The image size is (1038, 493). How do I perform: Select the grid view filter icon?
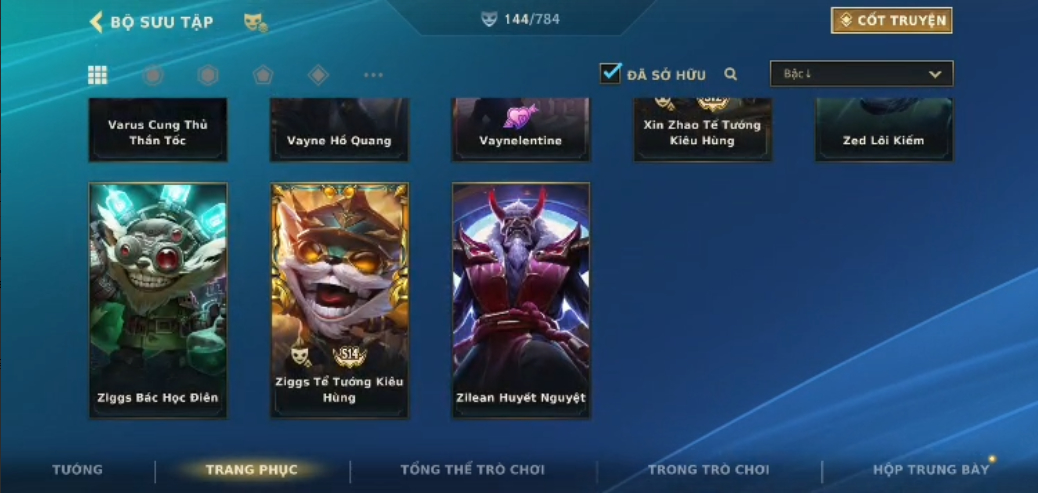(98, 75)
